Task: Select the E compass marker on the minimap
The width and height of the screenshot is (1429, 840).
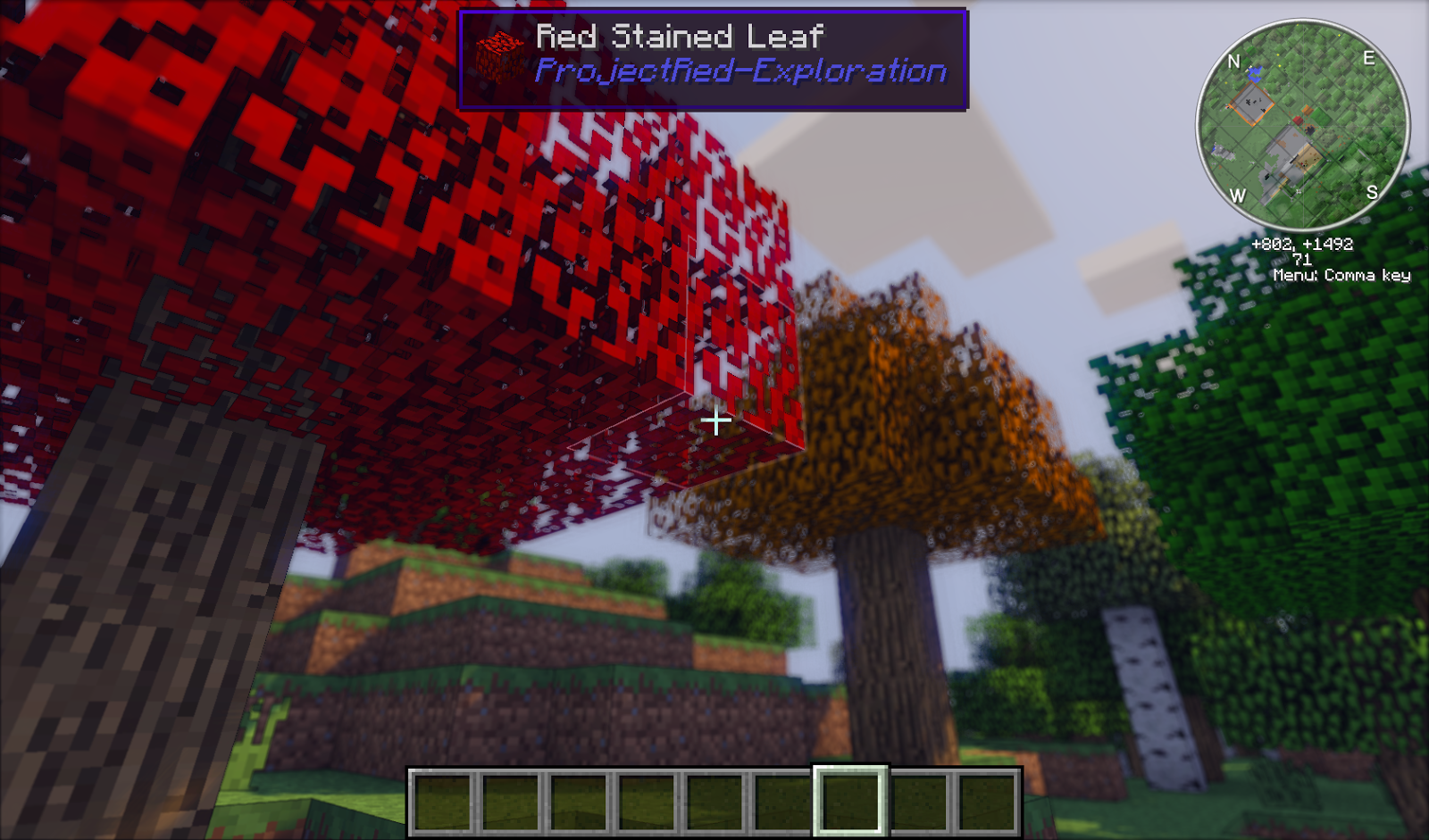Action: coord(1369,59)
